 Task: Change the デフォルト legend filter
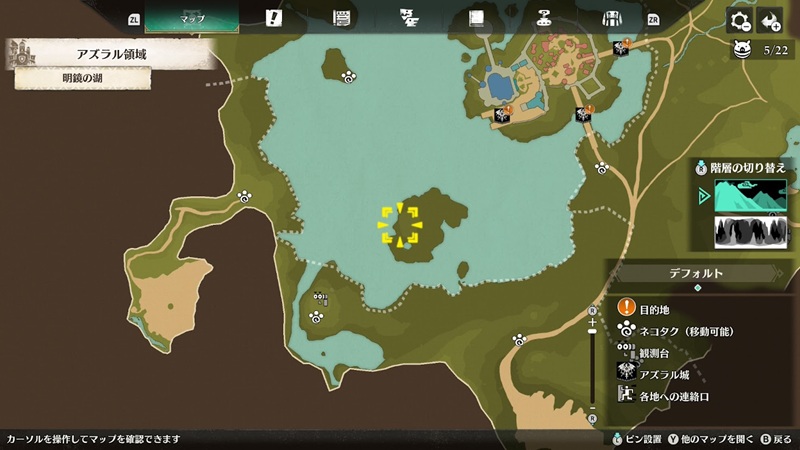tap(697, 273)
